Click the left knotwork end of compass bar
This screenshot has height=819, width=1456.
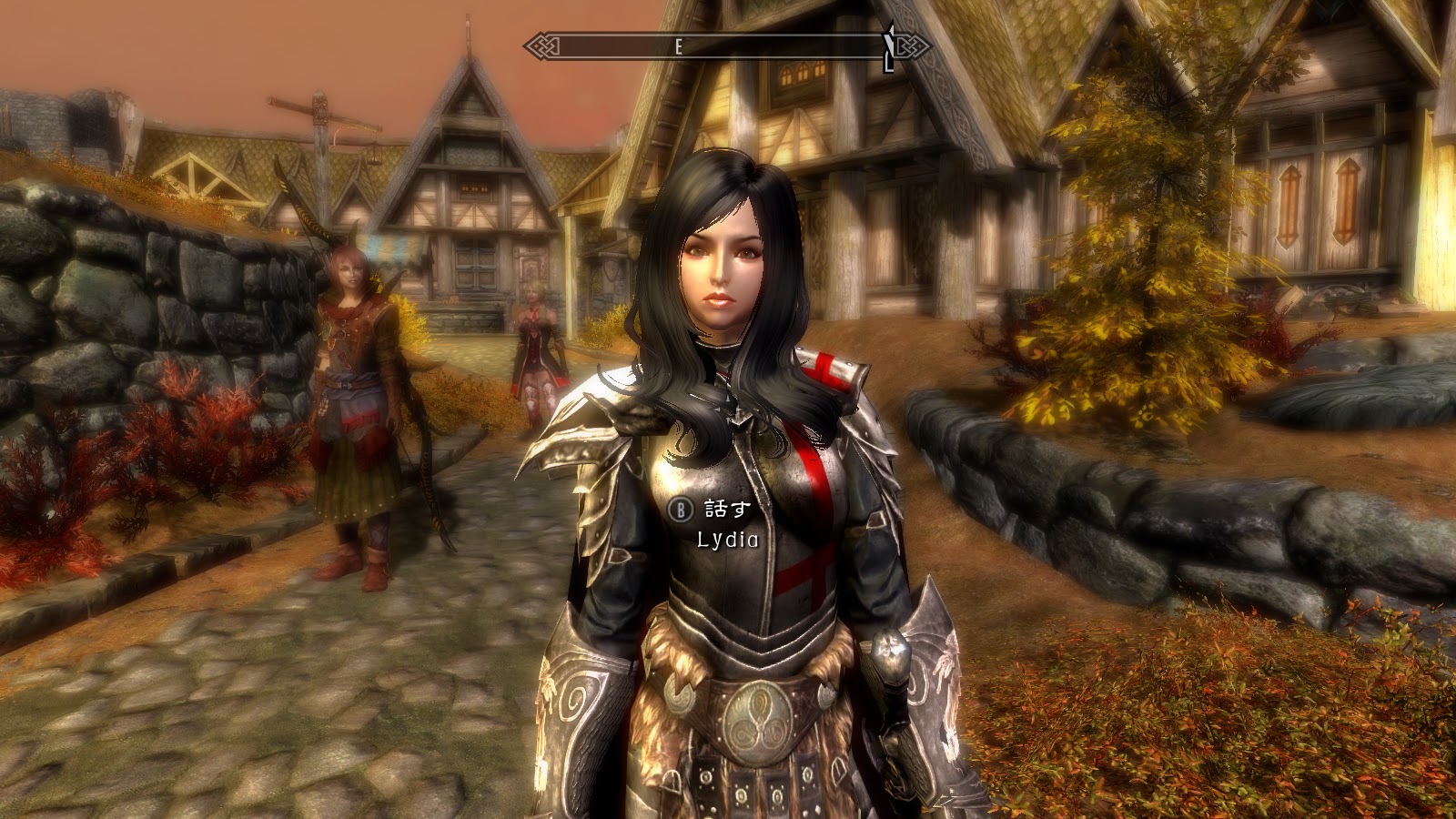coord(543,45)
